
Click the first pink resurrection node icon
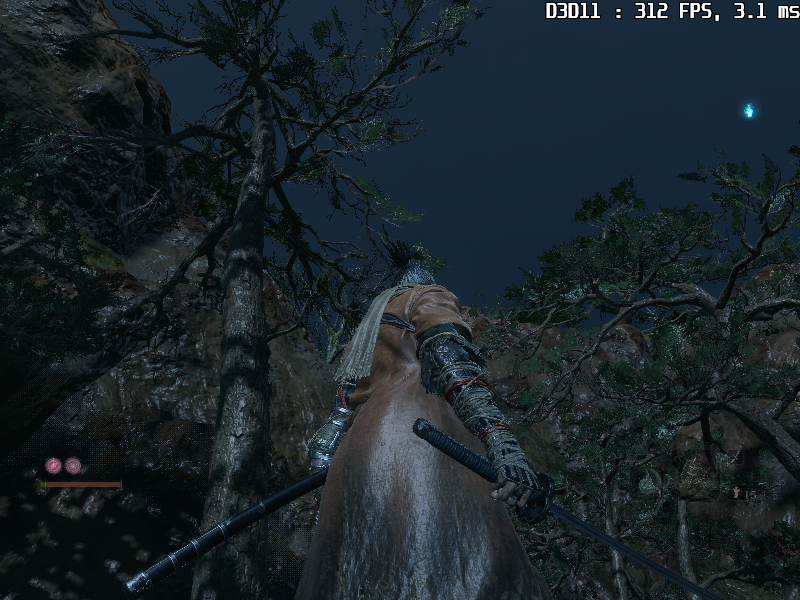coord(53,465)
